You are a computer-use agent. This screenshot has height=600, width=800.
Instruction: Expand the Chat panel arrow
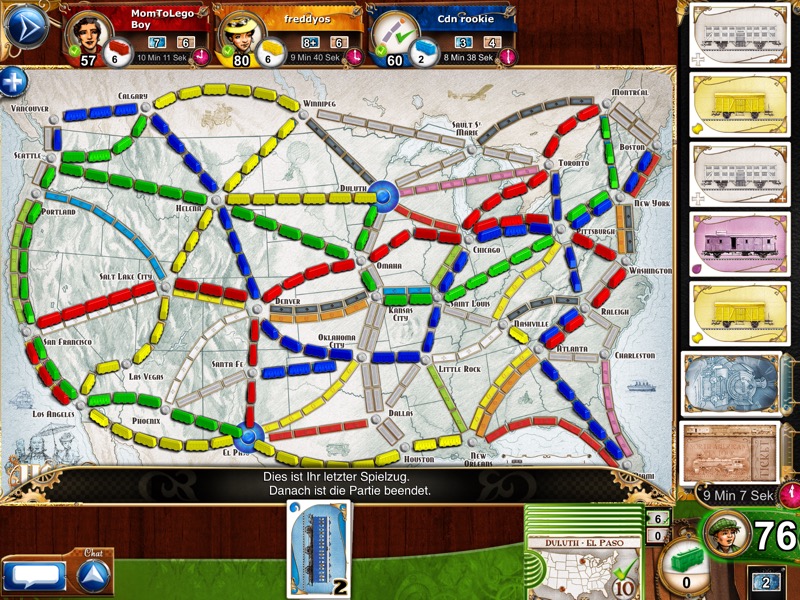[x=94, y=573]
